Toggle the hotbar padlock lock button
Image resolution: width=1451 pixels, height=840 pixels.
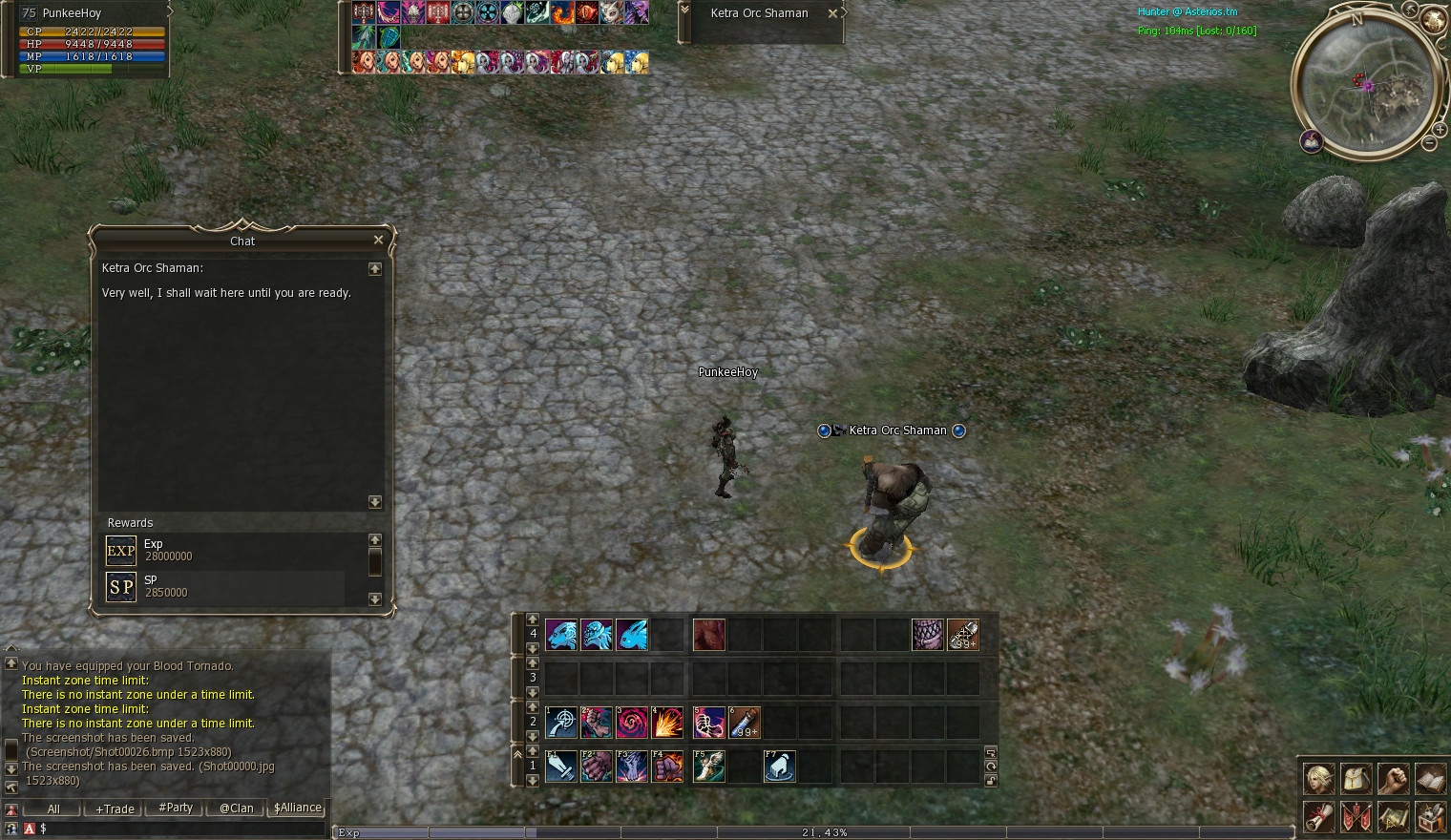click(x=991, y=781)
